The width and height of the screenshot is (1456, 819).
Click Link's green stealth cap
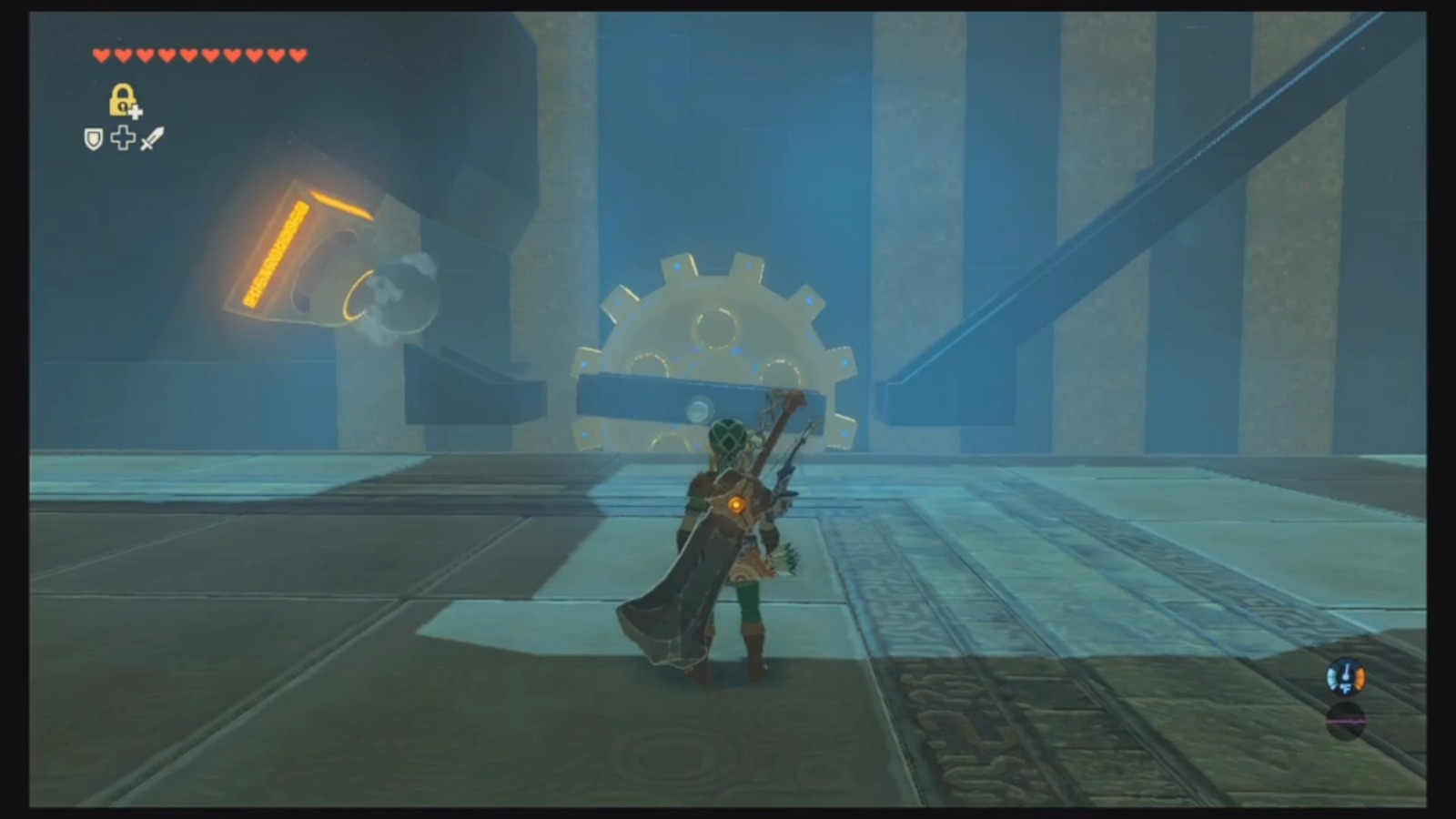tap(725, 435)
